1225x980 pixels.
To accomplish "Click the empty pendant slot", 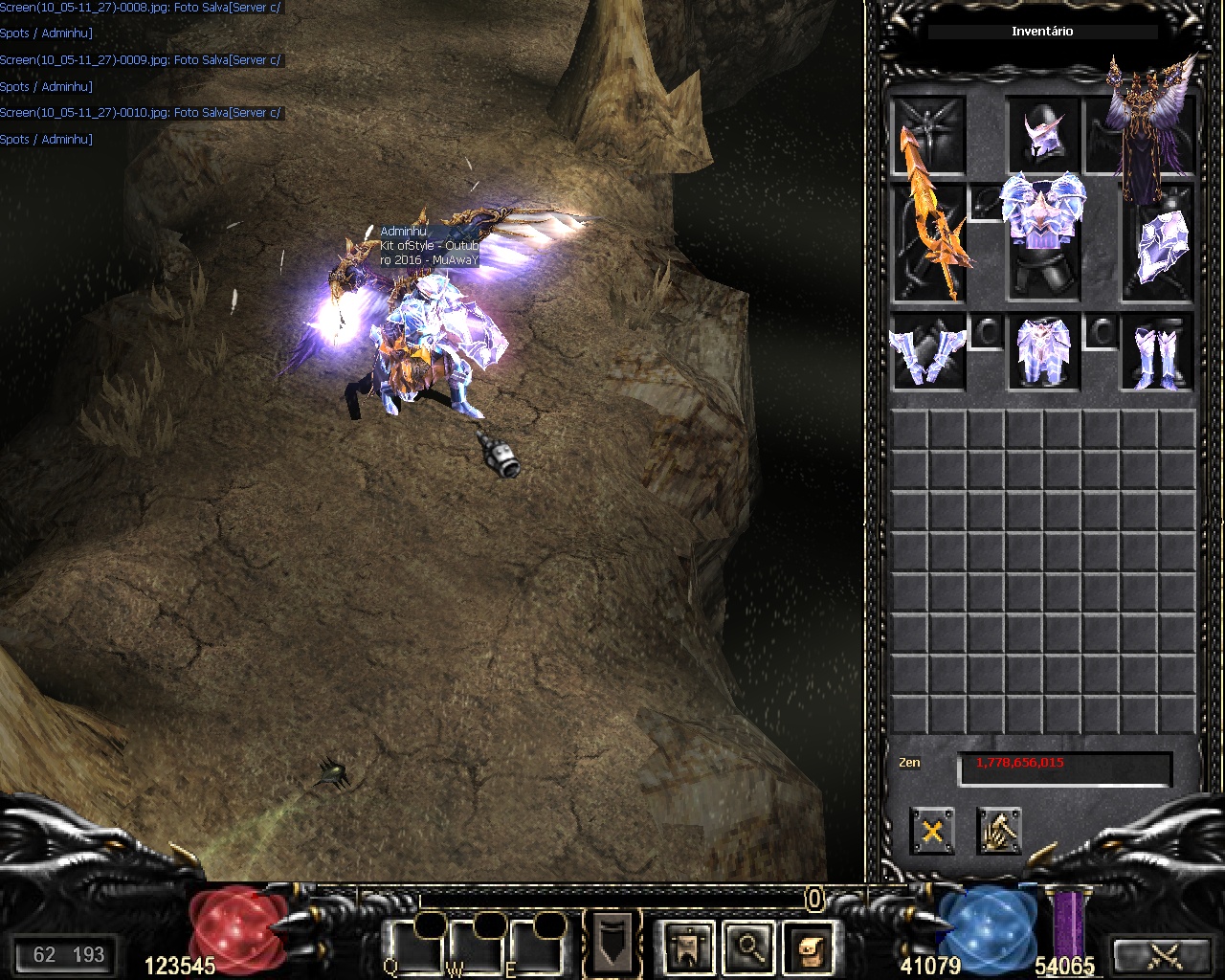I will point(986,203).
